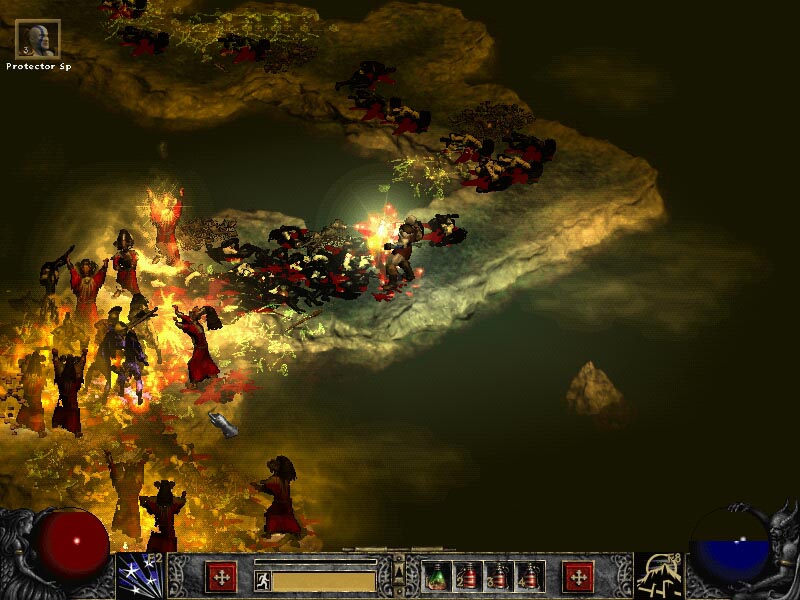This screenshot has width=800, height=600.
Task: Open the left-click skill selector with star icon
Action: pyautogui.click(x=140, y=575)
